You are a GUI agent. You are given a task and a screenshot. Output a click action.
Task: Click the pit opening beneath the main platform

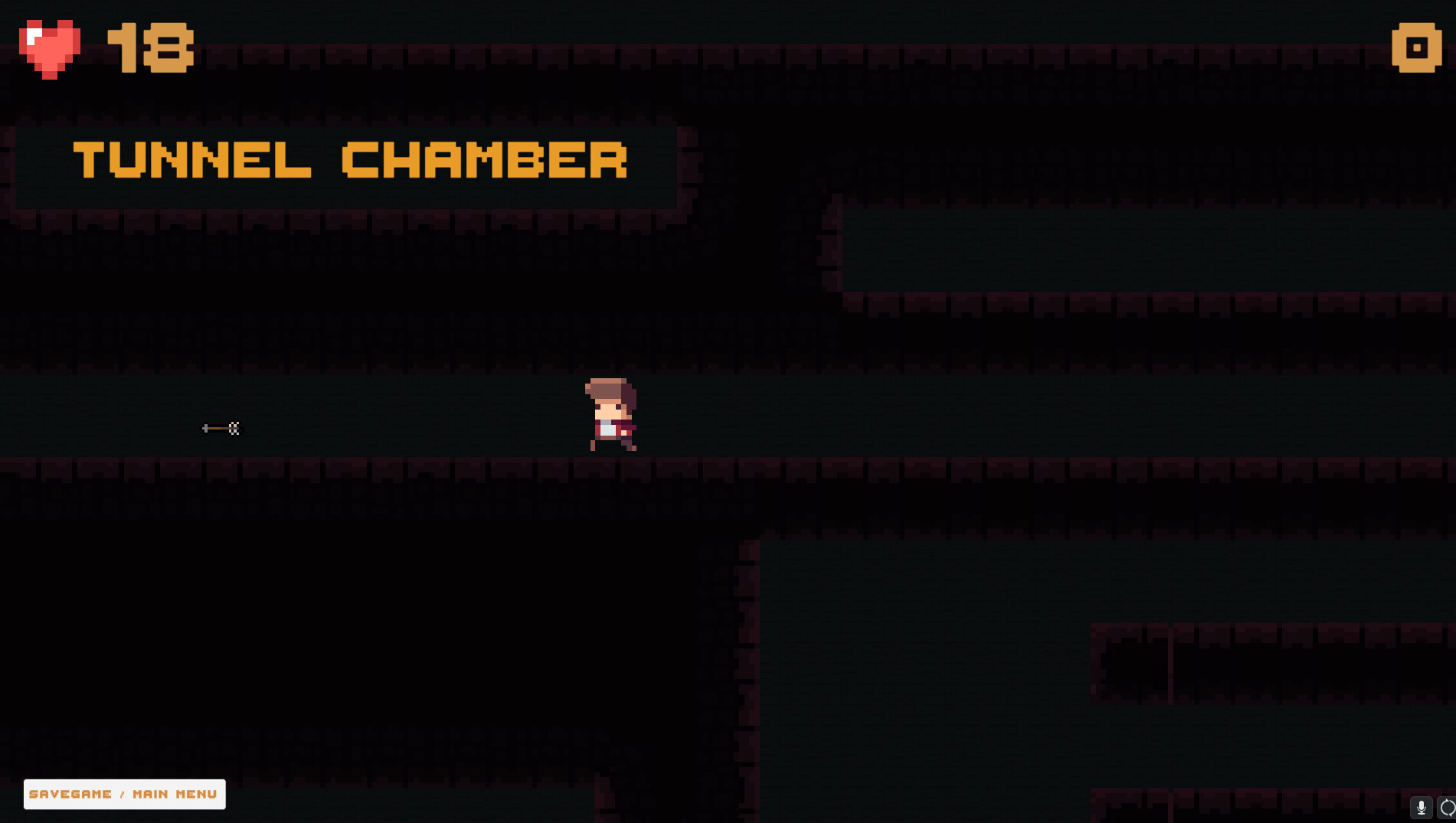pyautogui.click(x=460, y=612)
